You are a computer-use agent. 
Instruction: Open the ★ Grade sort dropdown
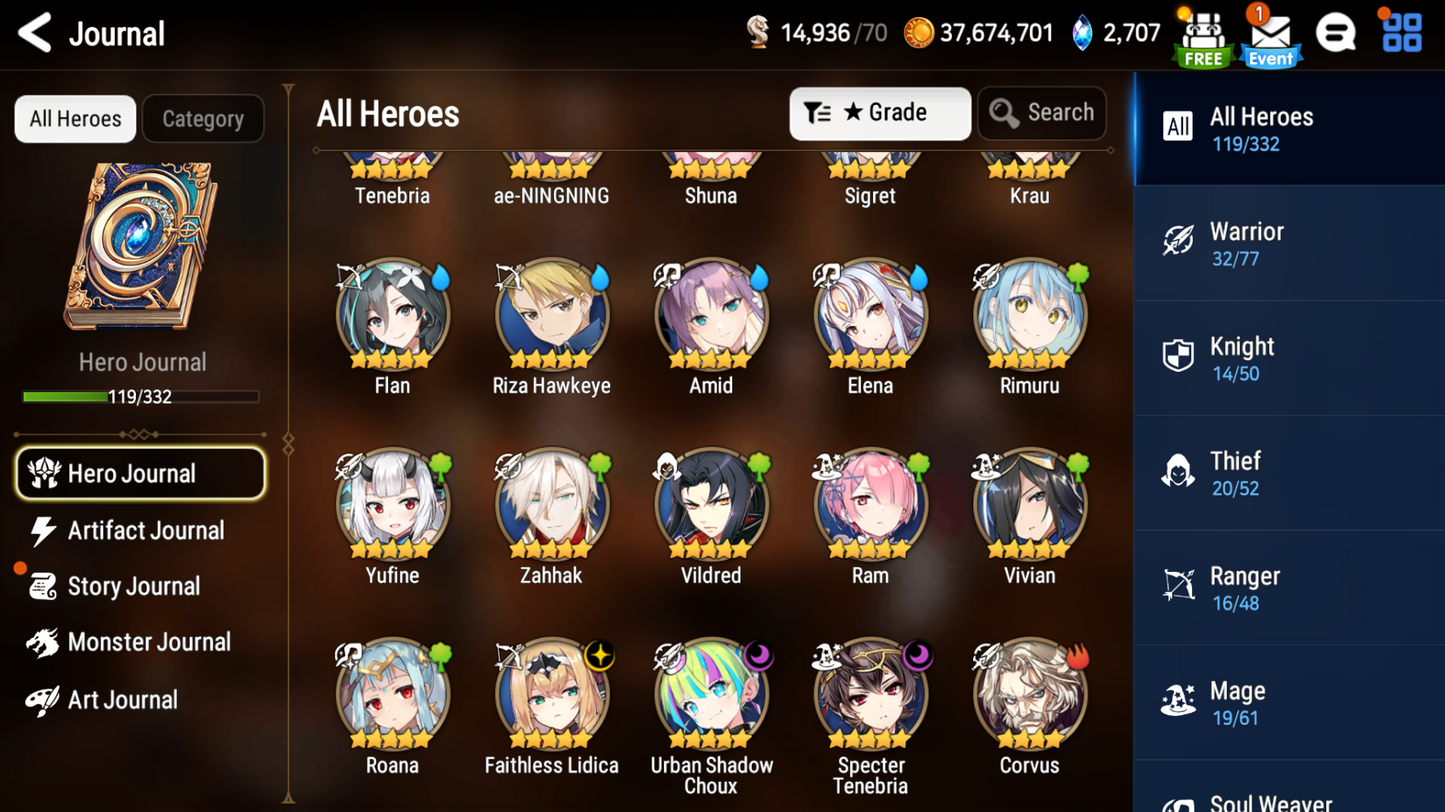[879, 113]
